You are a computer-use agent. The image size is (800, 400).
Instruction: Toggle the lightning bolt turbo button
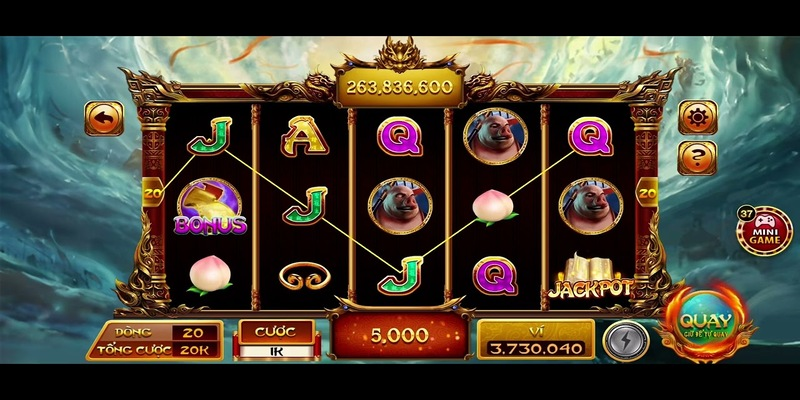(626, 340)
